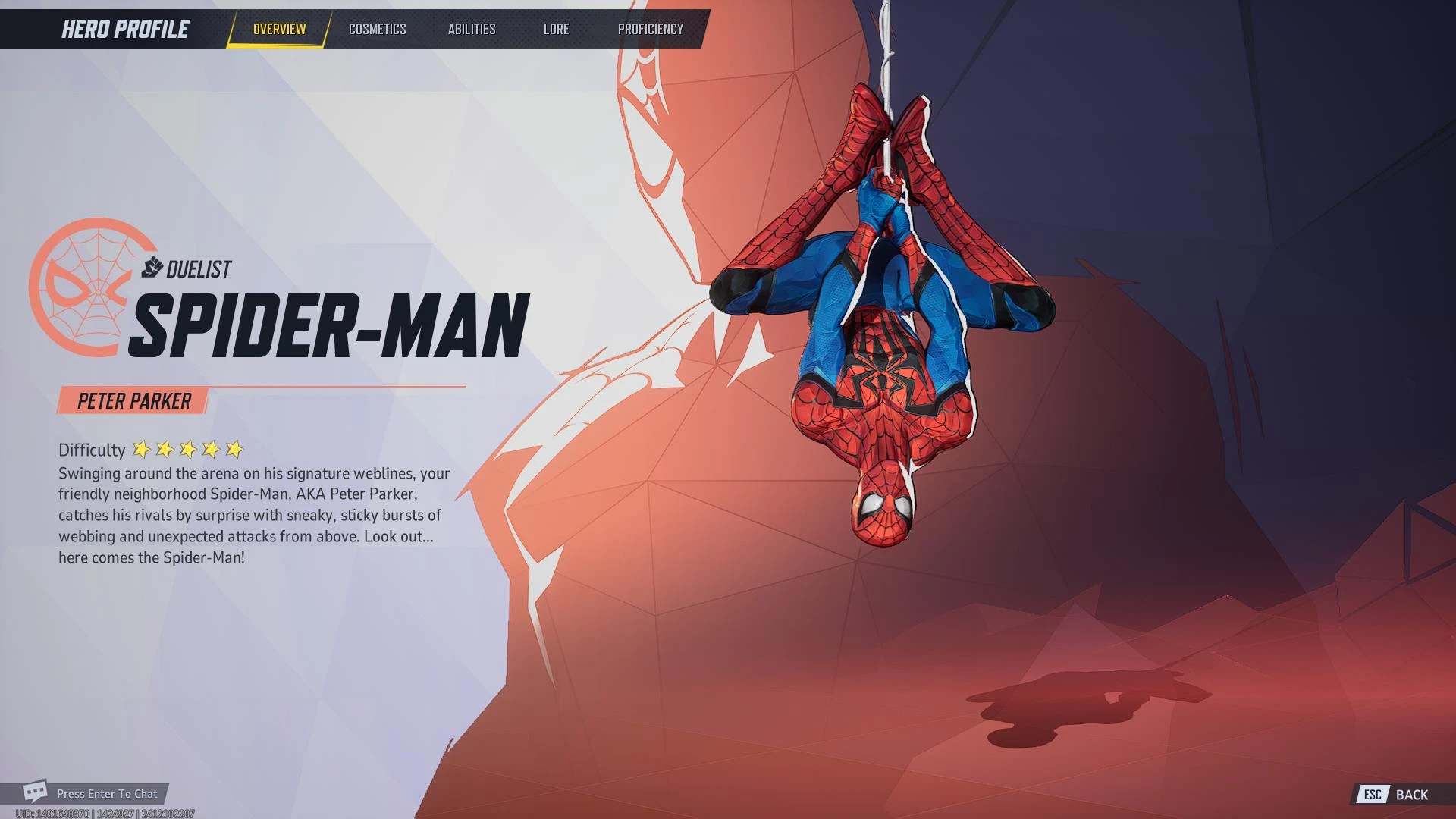Viewport: 1456px width, 819px height.
Task: View the Lore tab
Action: pos(557,29)
